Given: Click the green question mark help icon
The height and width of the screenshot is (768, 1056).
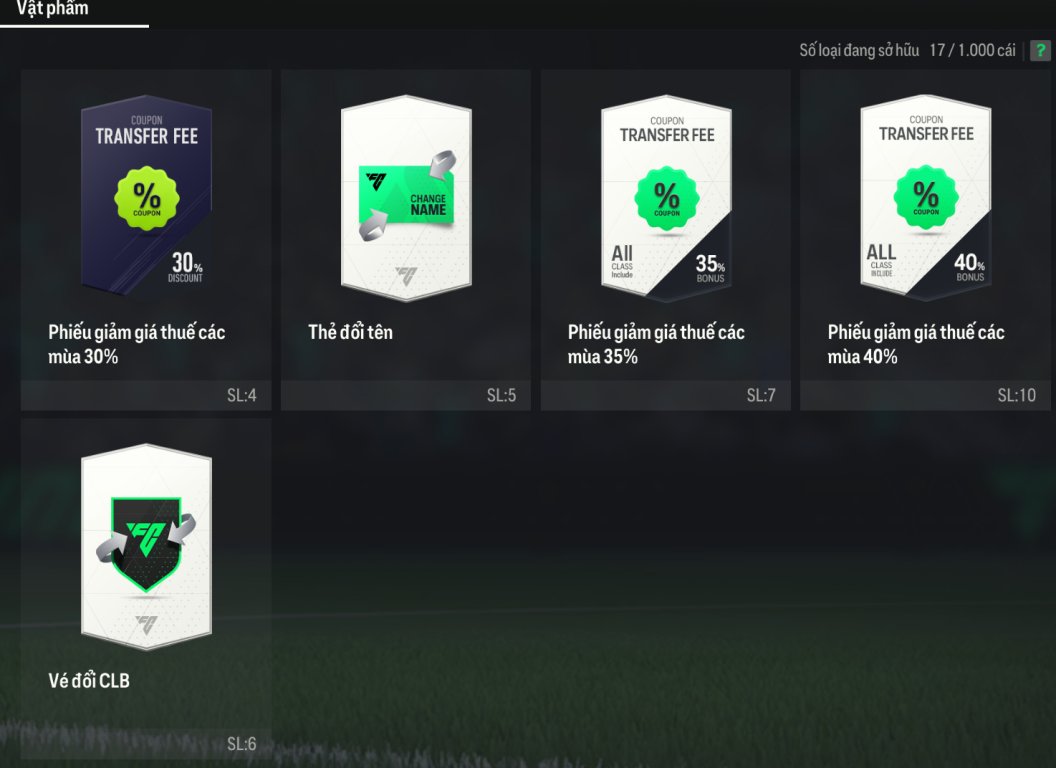Looking at the screenshot, I should coord(1040,50).
